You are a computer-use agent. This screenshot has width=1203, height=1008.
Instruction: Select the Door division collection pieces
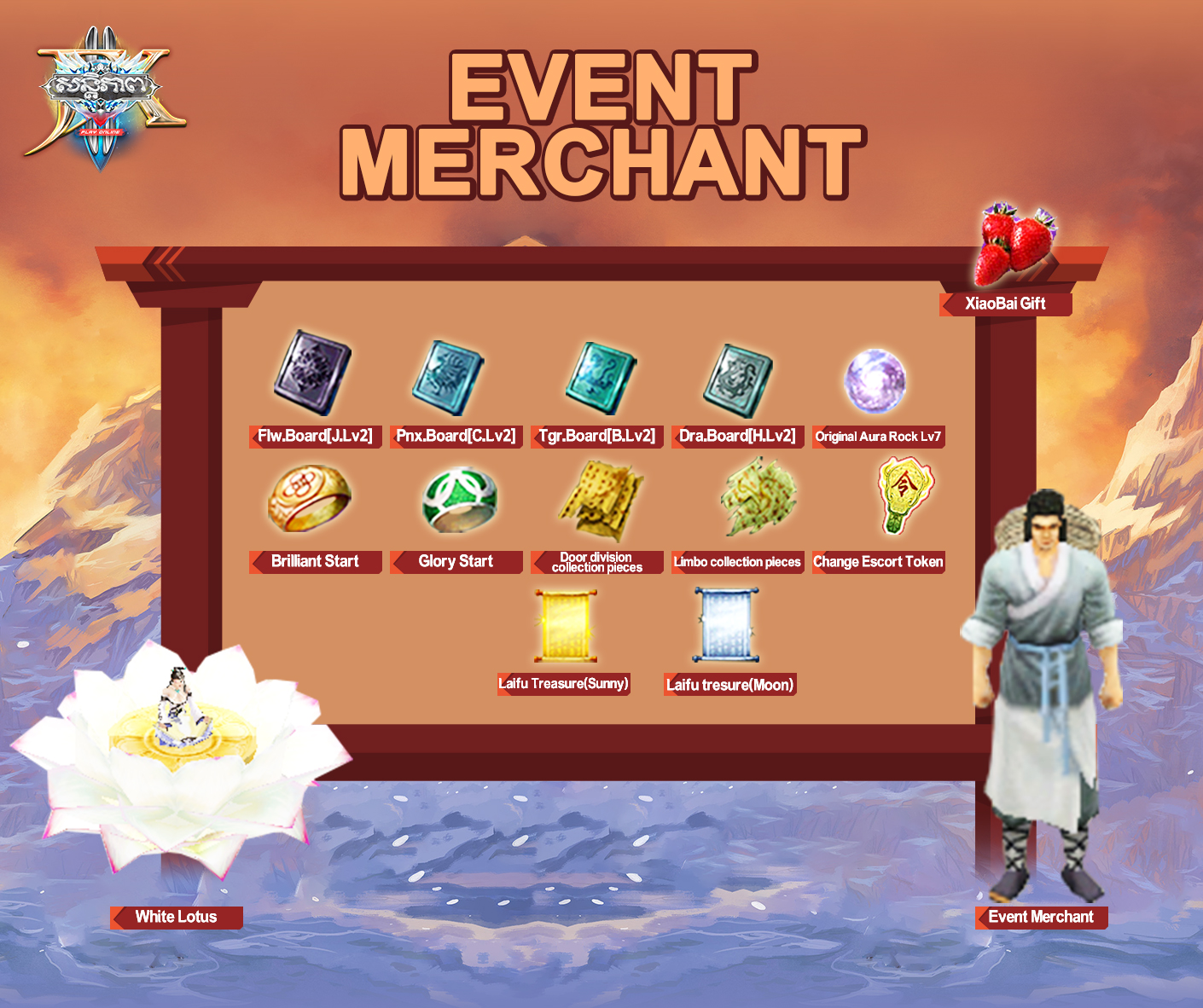600,501
